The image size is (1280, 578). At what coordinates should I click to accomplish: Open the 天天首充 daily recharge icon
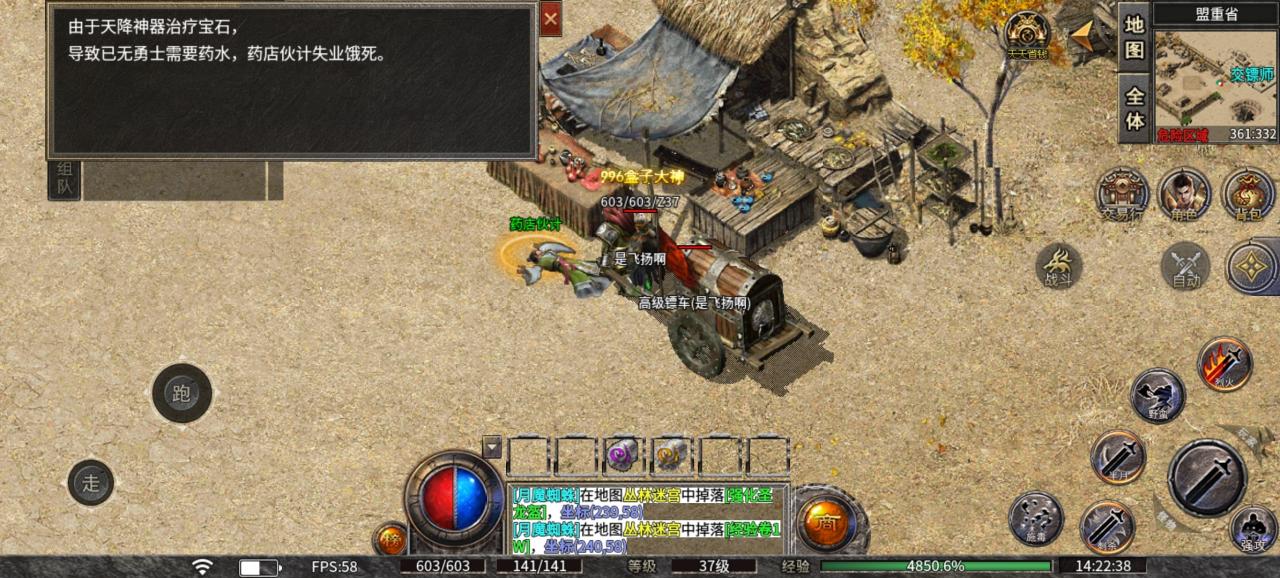[1027, 33]
